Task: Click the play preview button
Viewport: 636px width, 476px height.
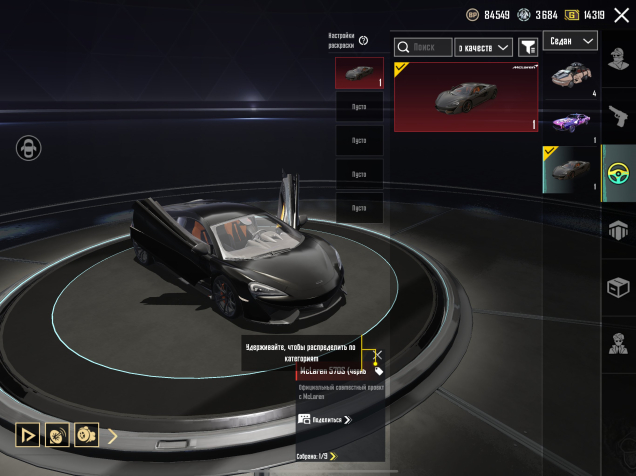Action: pyautogui.click(x=27, y=435)
